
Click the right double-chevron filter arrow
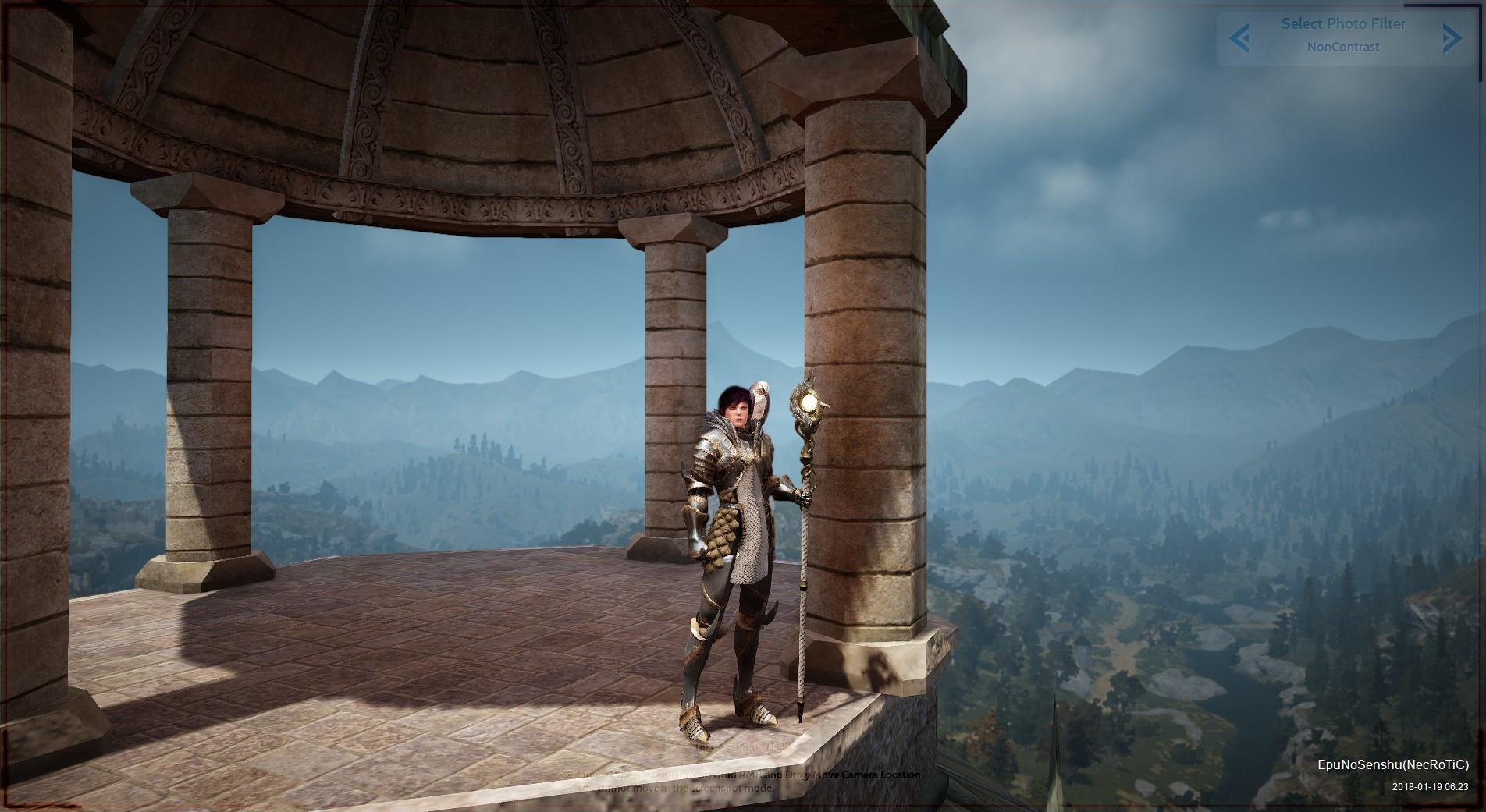[x=1452, y=37]
